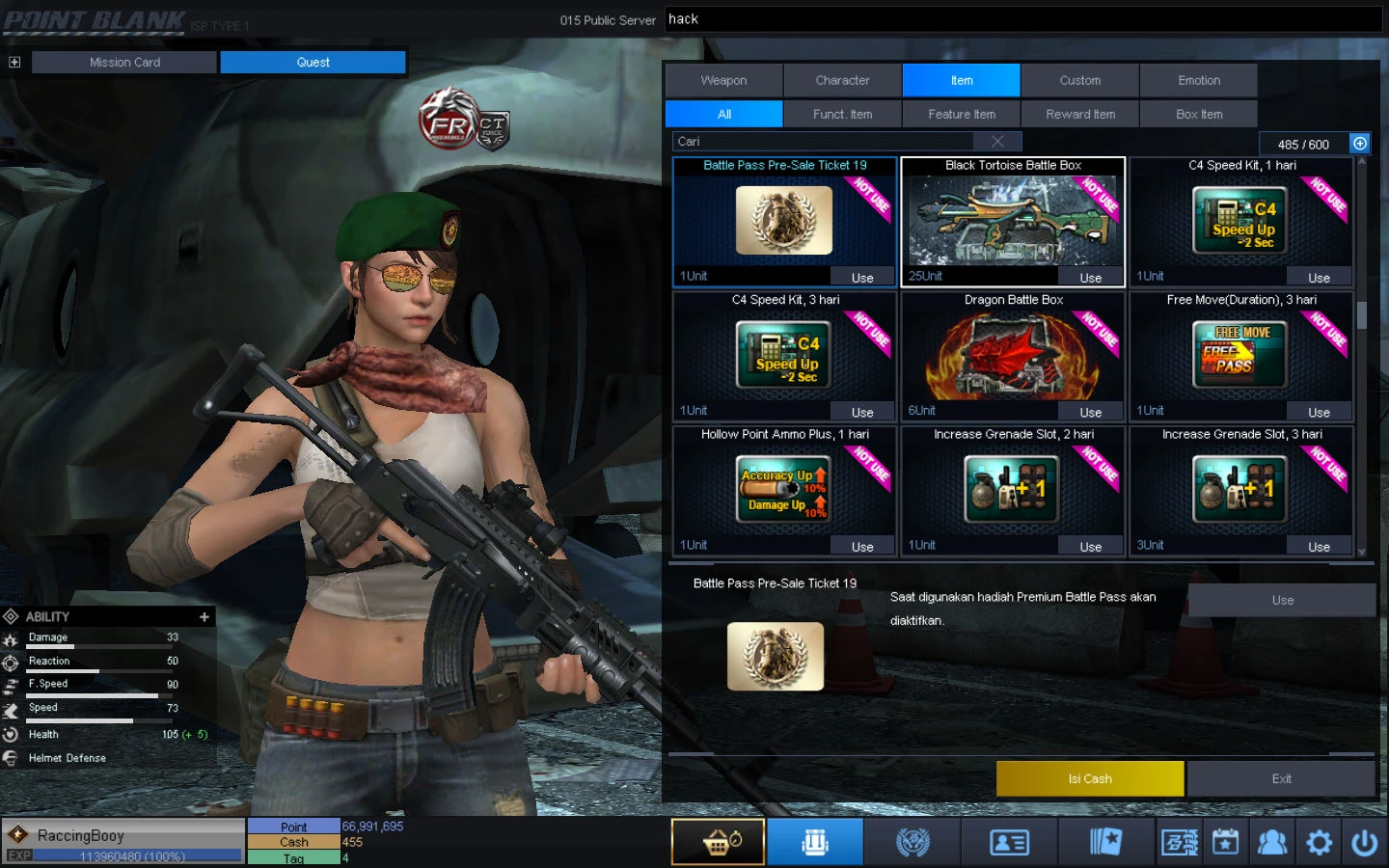Click the Isi Cash button
The height and width of the screenshot is (868, 1389).
1089,778
